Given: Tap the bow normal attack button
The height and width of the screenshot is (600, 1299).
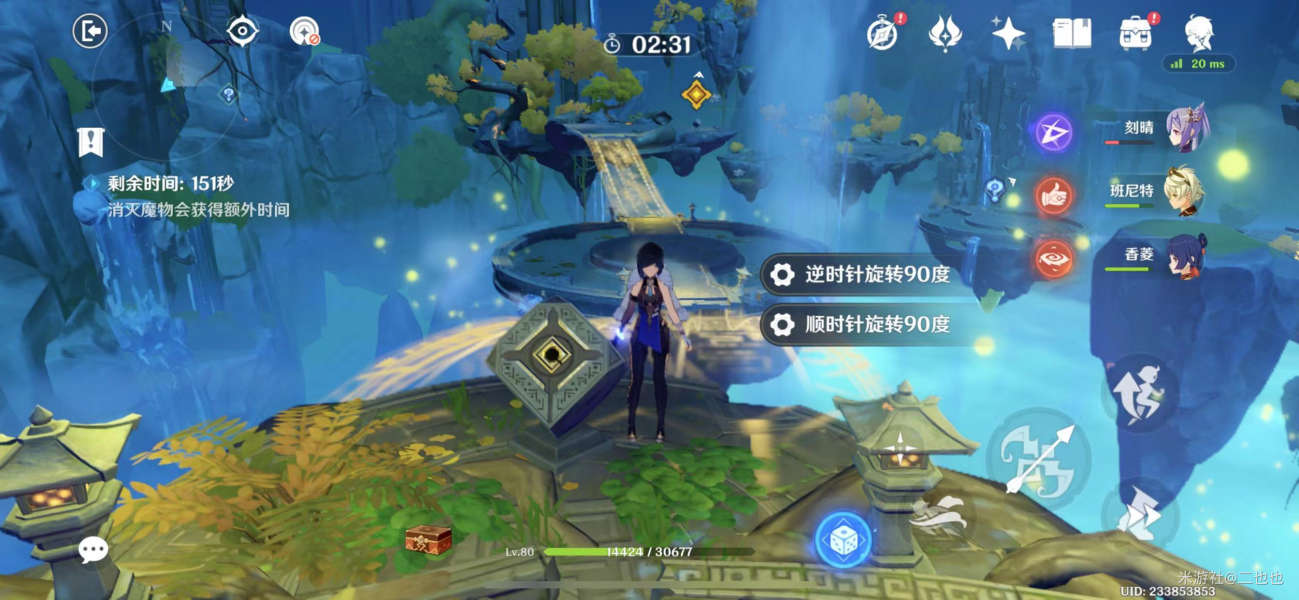Looking at the screenshot, I should (1038, 459).
